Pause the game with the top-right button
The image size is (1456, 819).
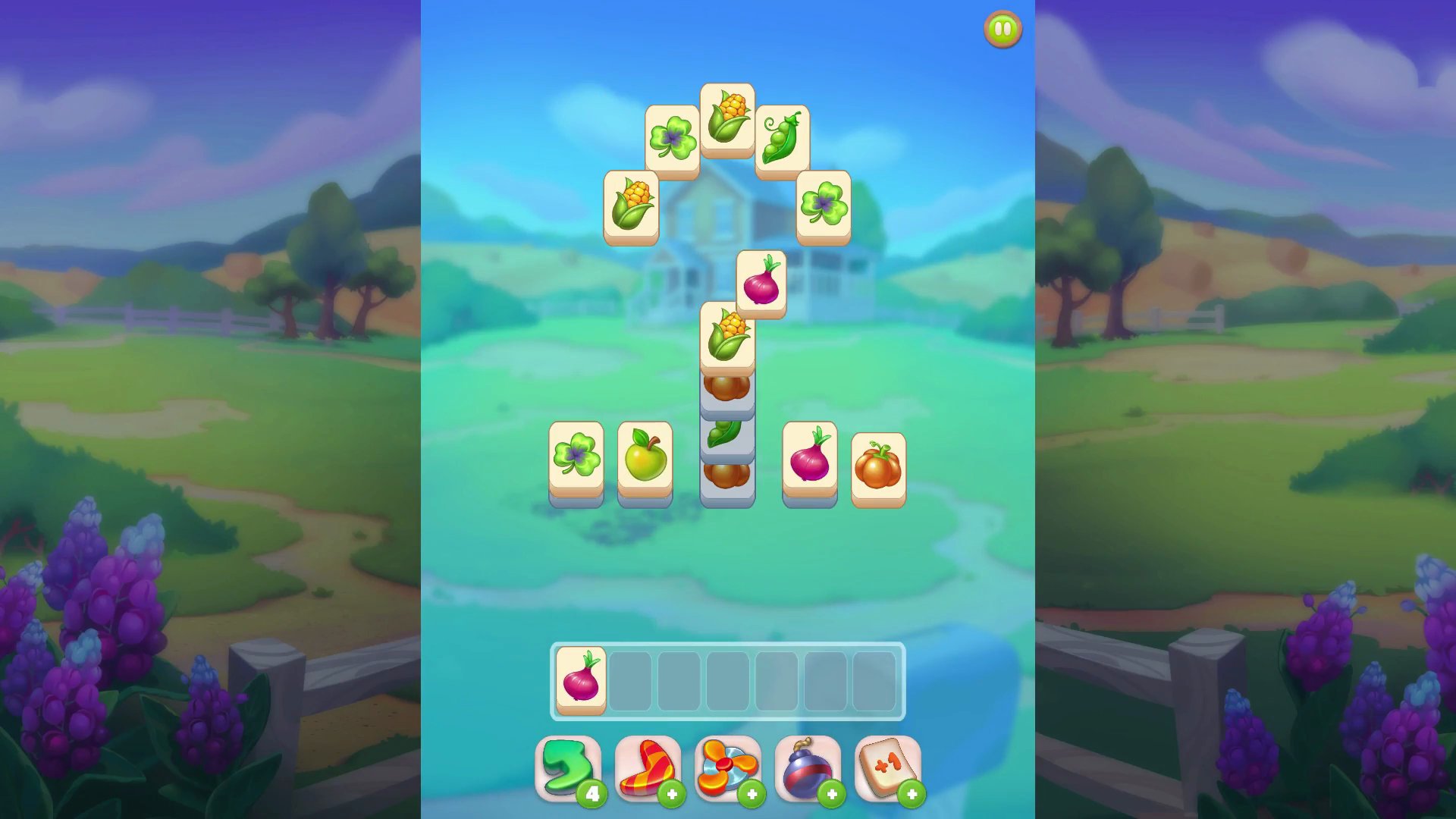(1002, 28)
